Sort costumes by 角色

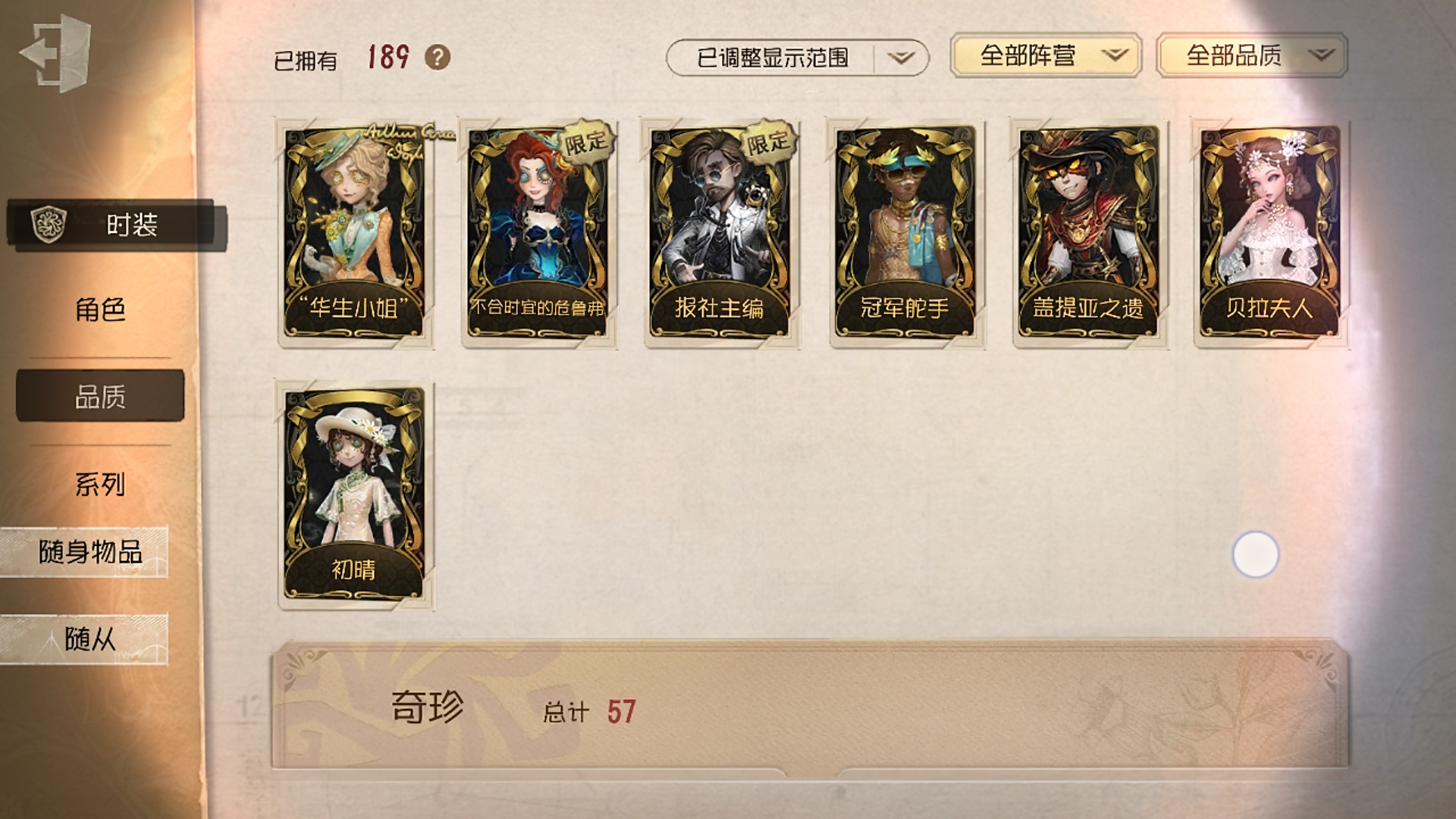100,309
